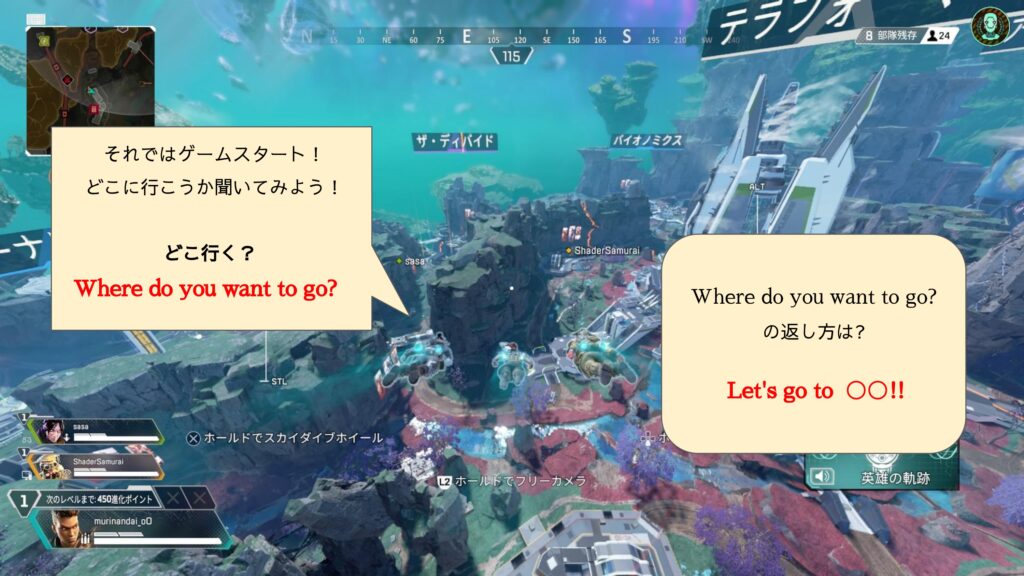Click the green legend avatar icon

[989, 24]
